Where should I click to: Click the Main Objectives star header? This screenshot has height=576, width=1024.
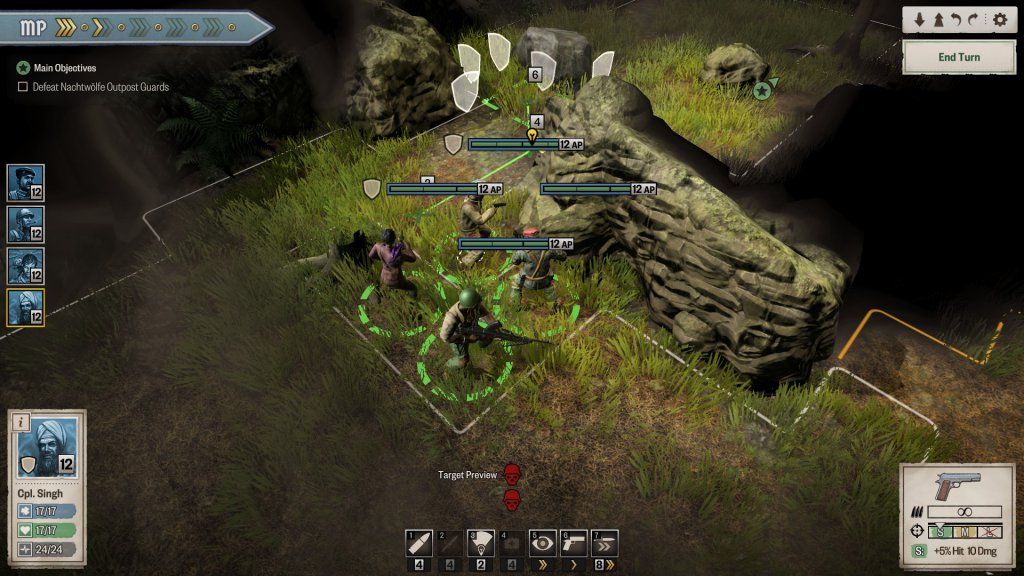pyautogui.click(x=23, y=68)
